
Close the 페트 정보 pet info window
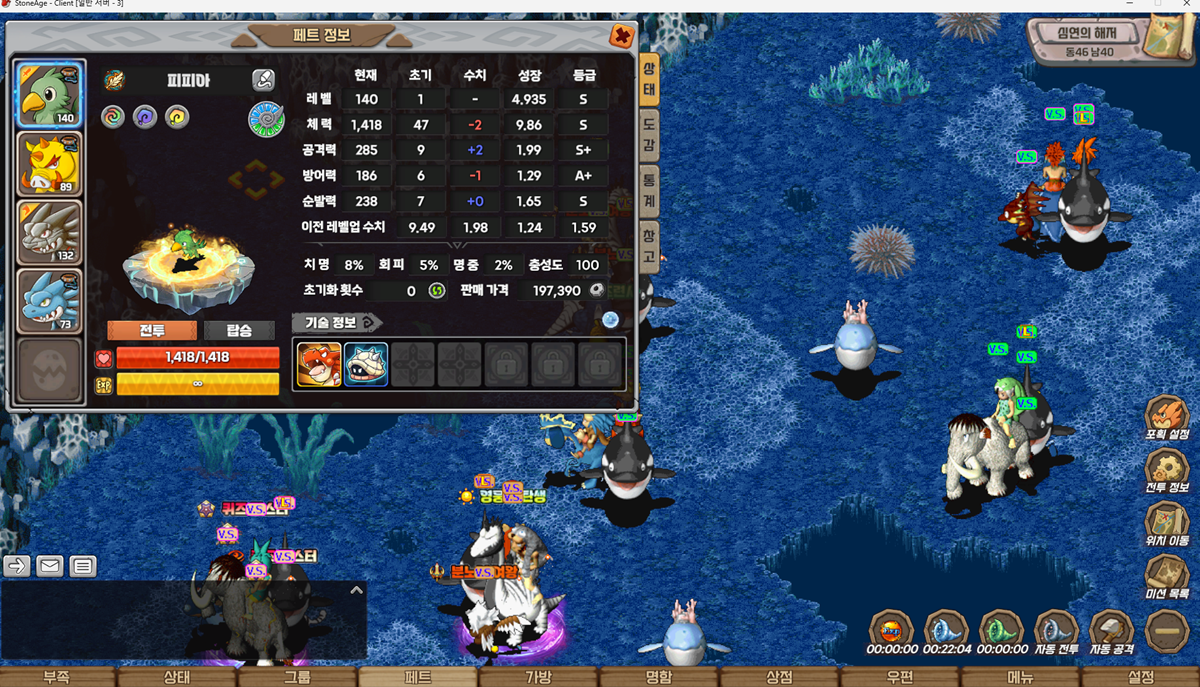click(622, 36)
